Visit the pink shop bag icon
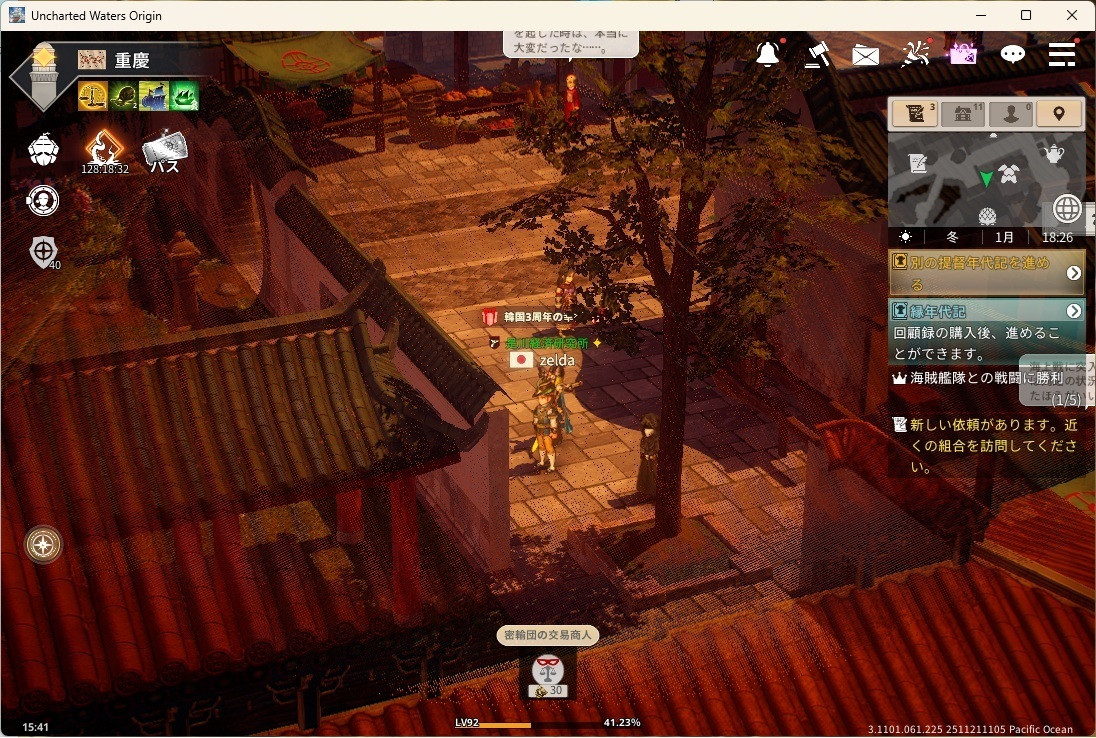The image size is (1096, 738). tap(962, 54)
